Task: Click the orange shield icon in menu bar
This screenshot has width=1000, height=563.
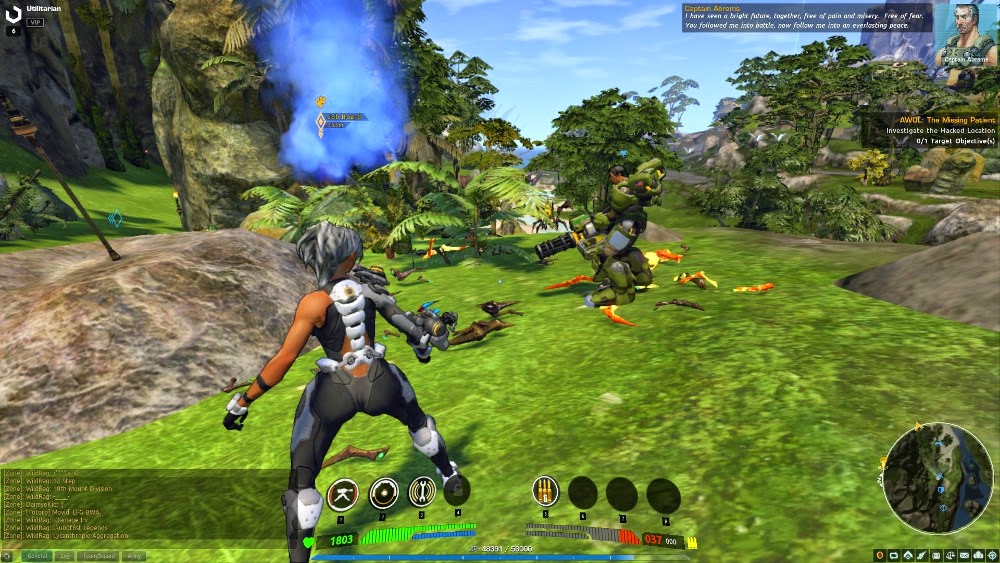Action: (879, 555)
